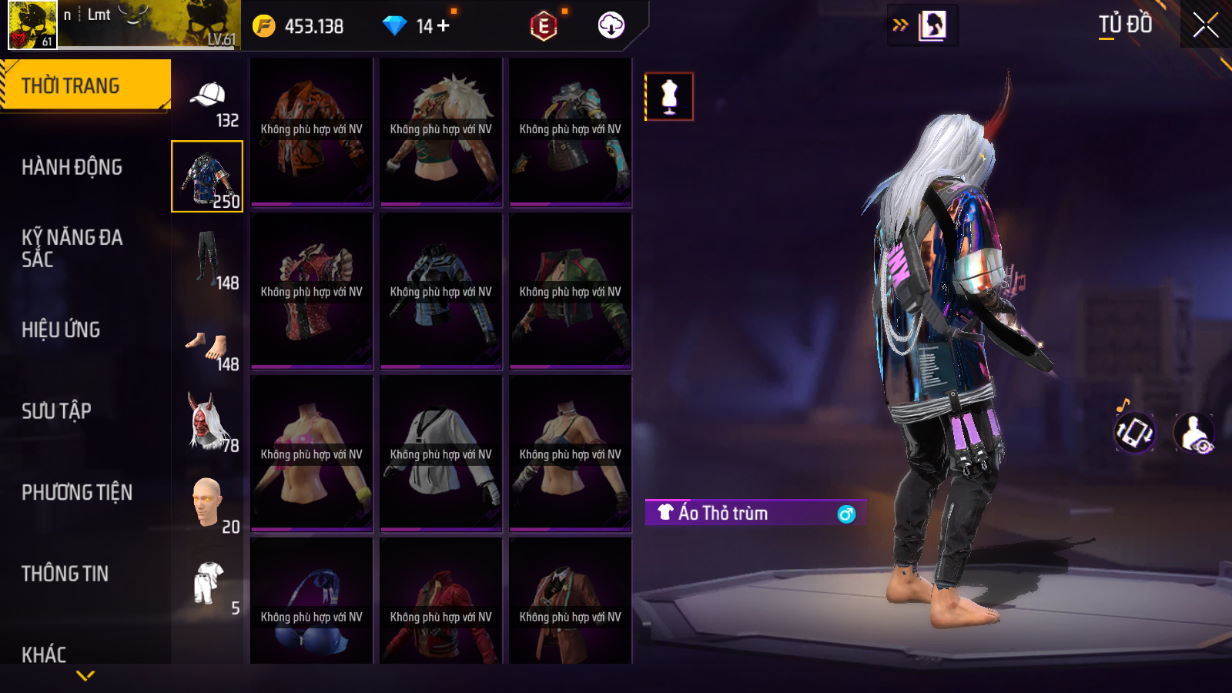This screenshot has height=693, width=1232.
Task: Select the bald head face category
Action: point(207,502)
